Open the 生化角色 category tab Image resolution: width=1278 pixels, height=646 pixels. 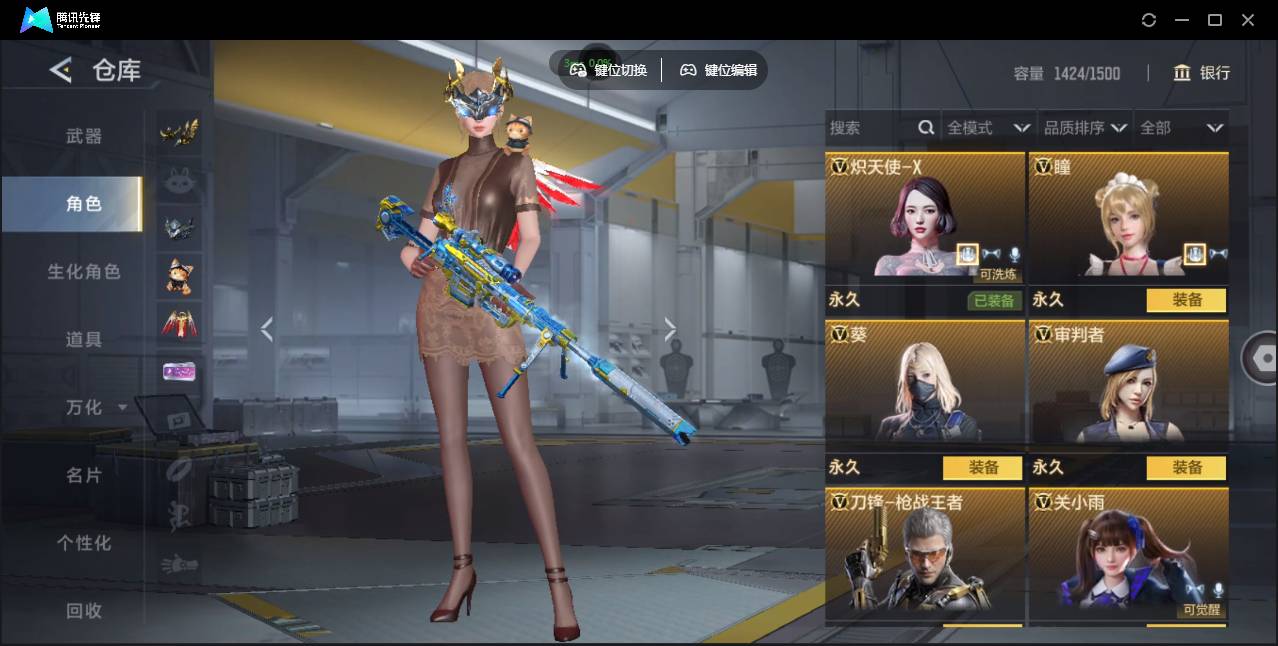[x=84, y=272]
